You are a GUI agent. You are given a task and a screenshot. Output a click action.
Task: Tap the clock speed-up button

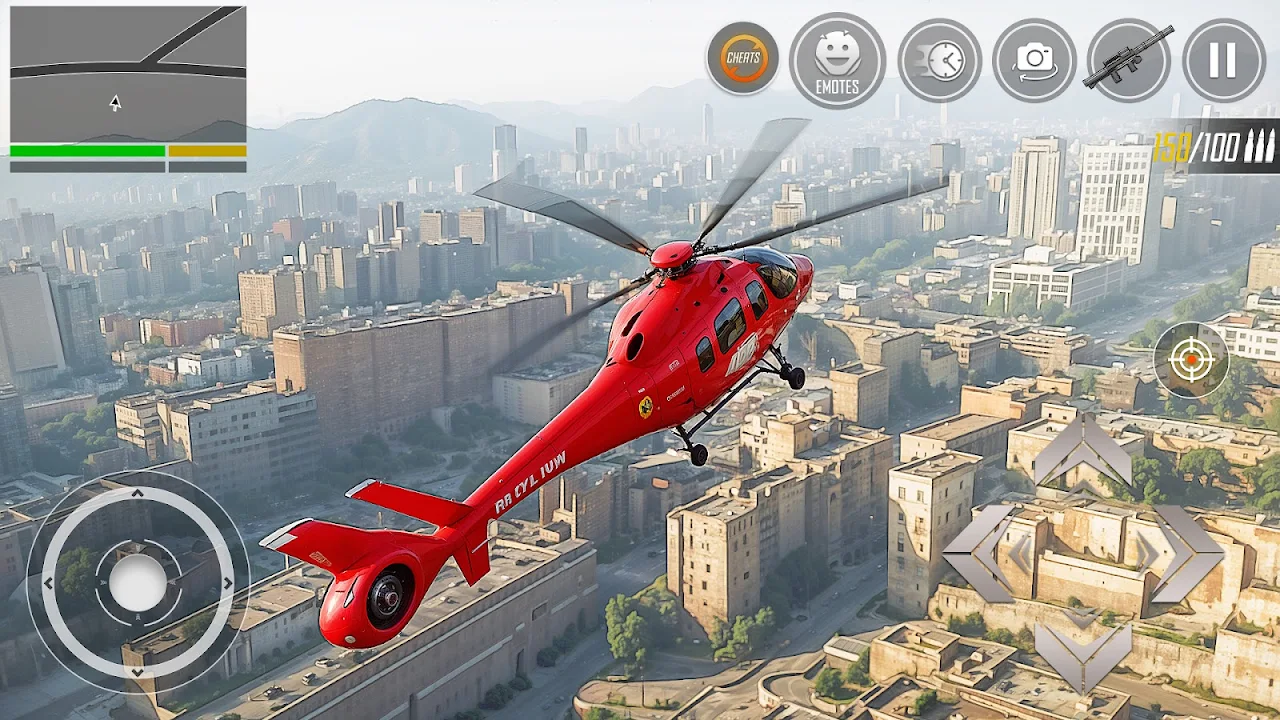click(x=938, y=60)
